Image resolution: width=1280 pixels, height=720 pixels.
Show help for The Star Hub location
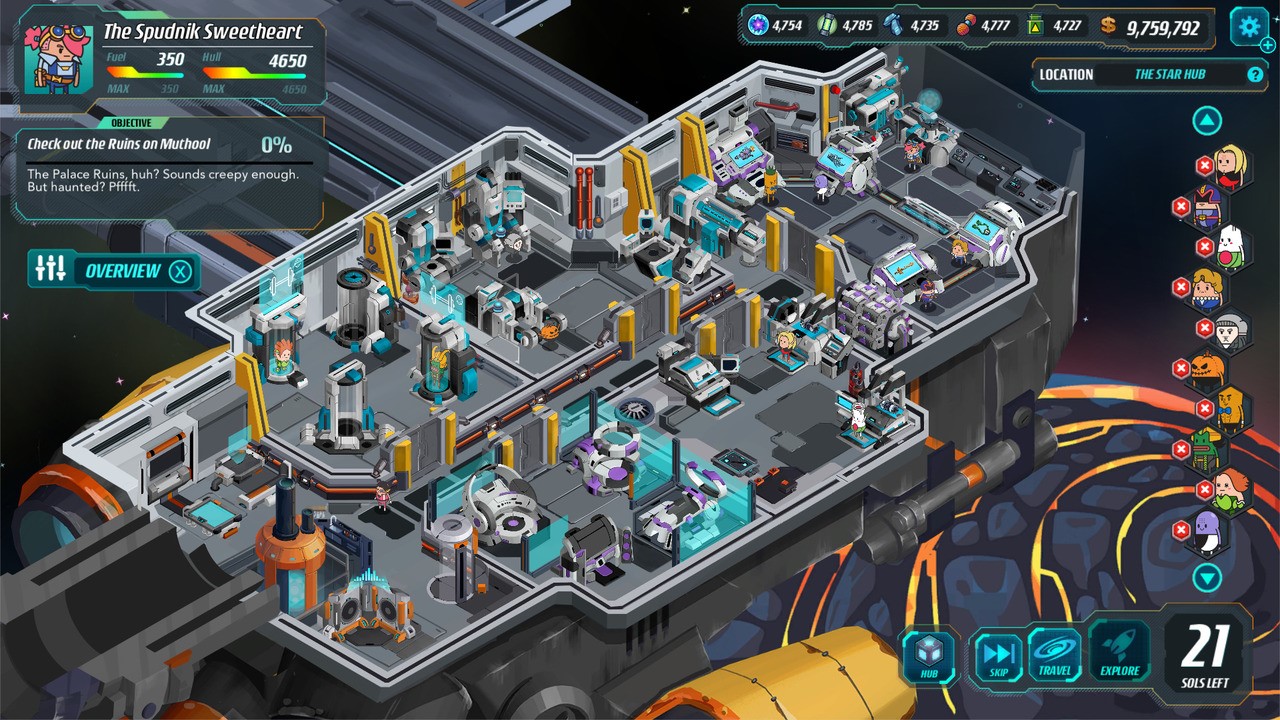[x=1255, y=74]
